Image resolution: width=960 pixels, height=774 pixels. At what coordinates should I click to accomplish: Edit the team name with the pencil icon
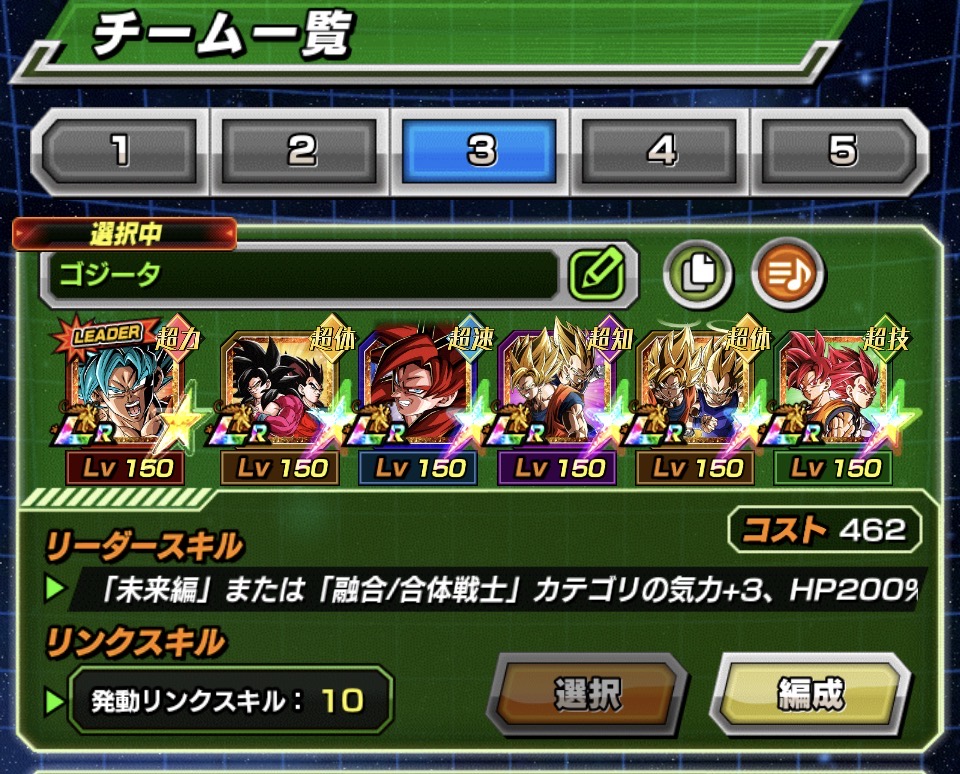tap(597, 274)
